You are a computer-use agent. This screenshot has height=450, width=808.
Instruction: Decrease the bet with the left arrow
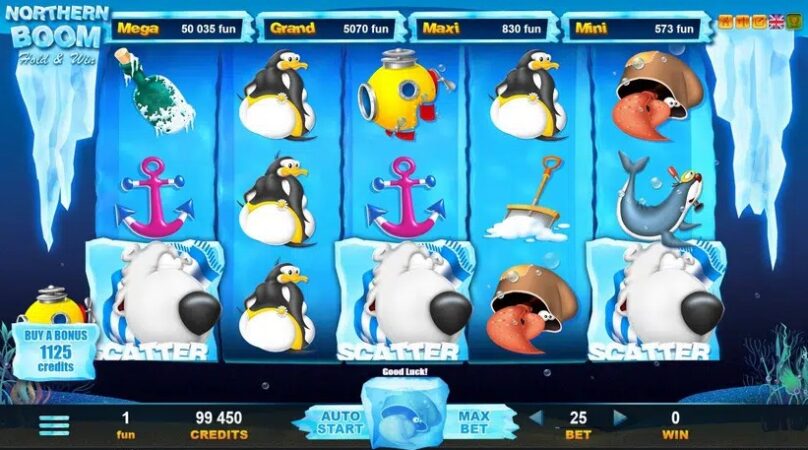[x=536, y=417]
